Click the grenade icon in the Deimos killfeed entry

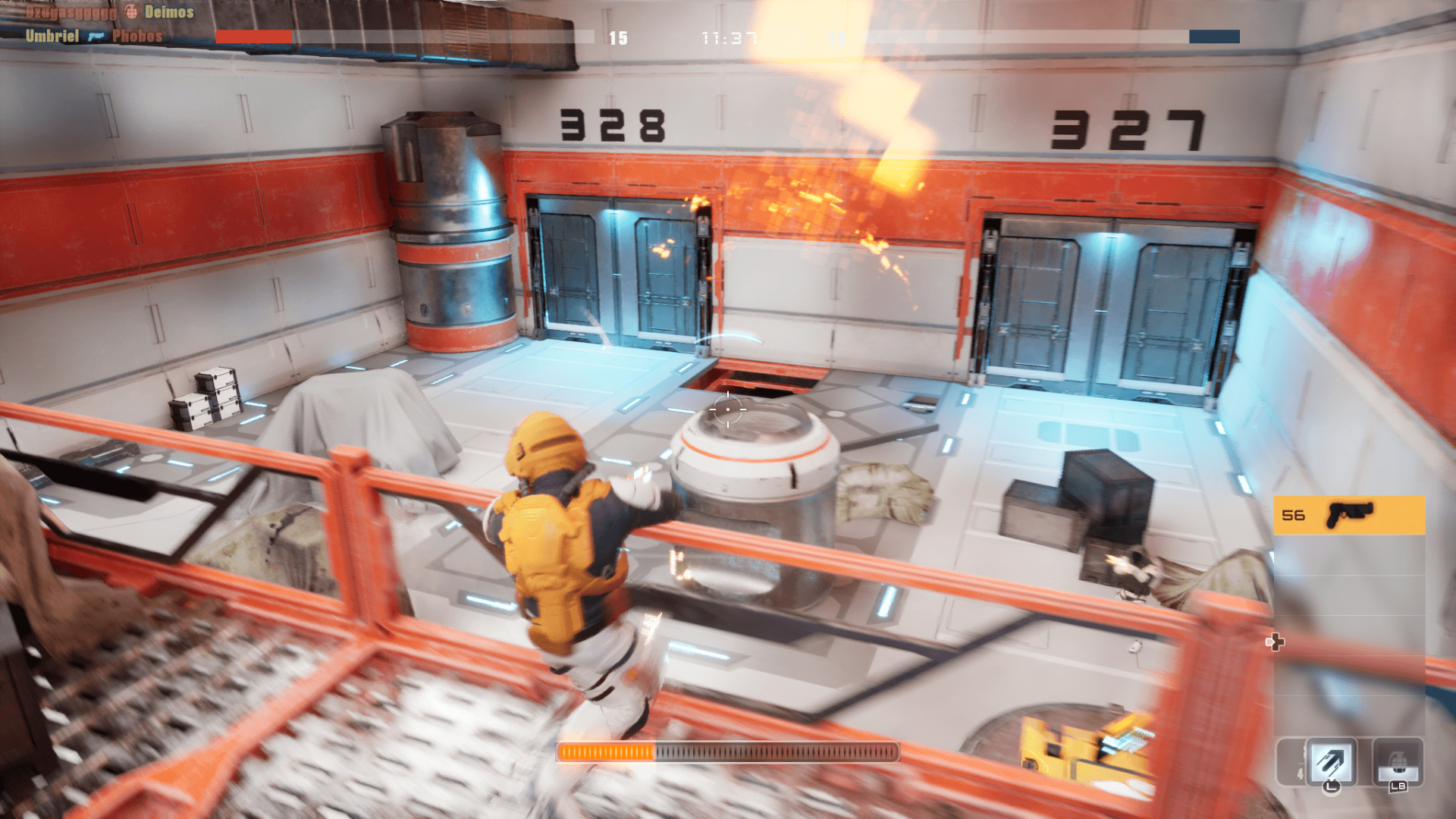coord(130,12)
